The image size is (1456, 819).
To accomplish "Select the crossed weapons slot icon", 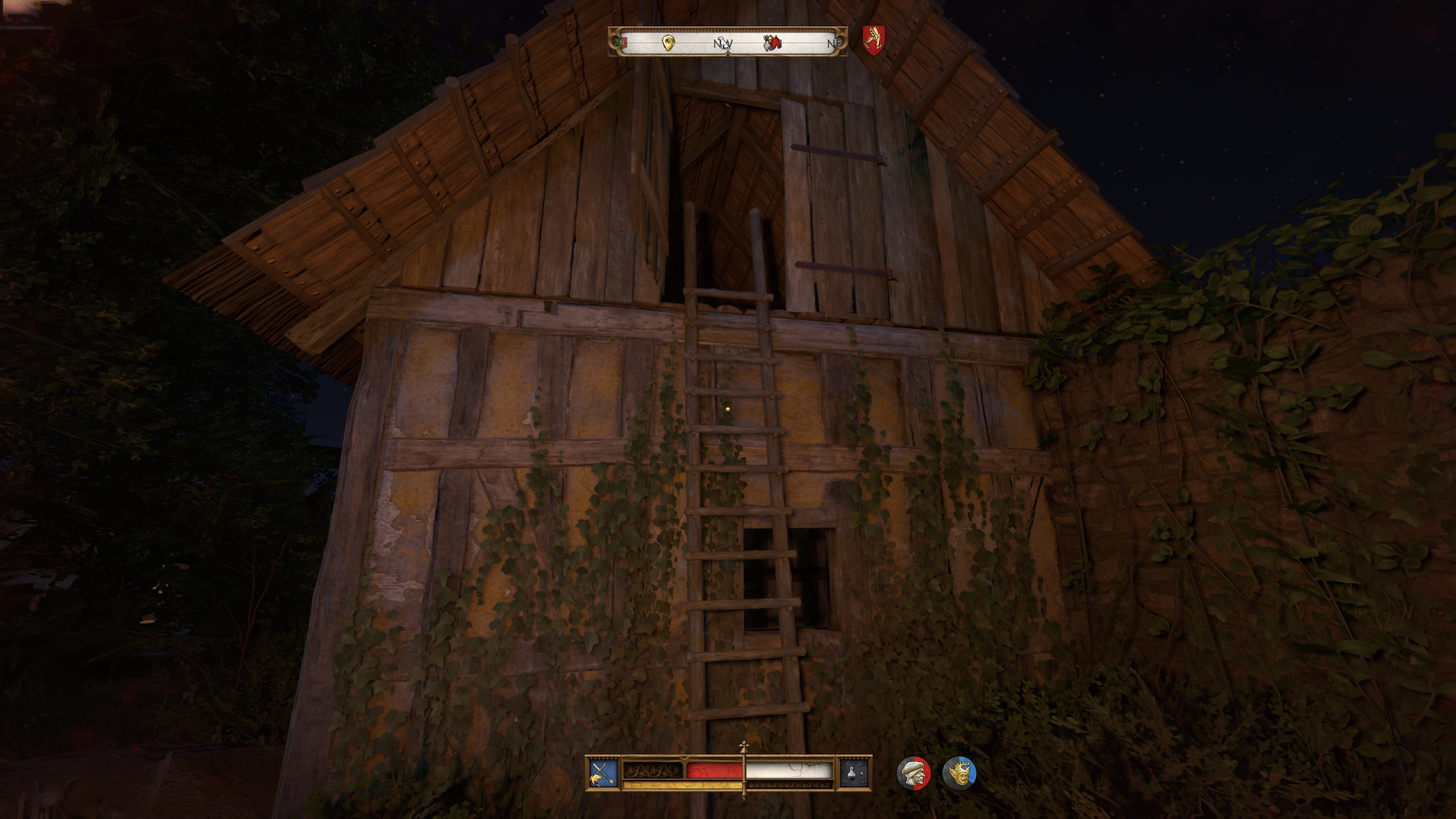I will pos(603,773).
